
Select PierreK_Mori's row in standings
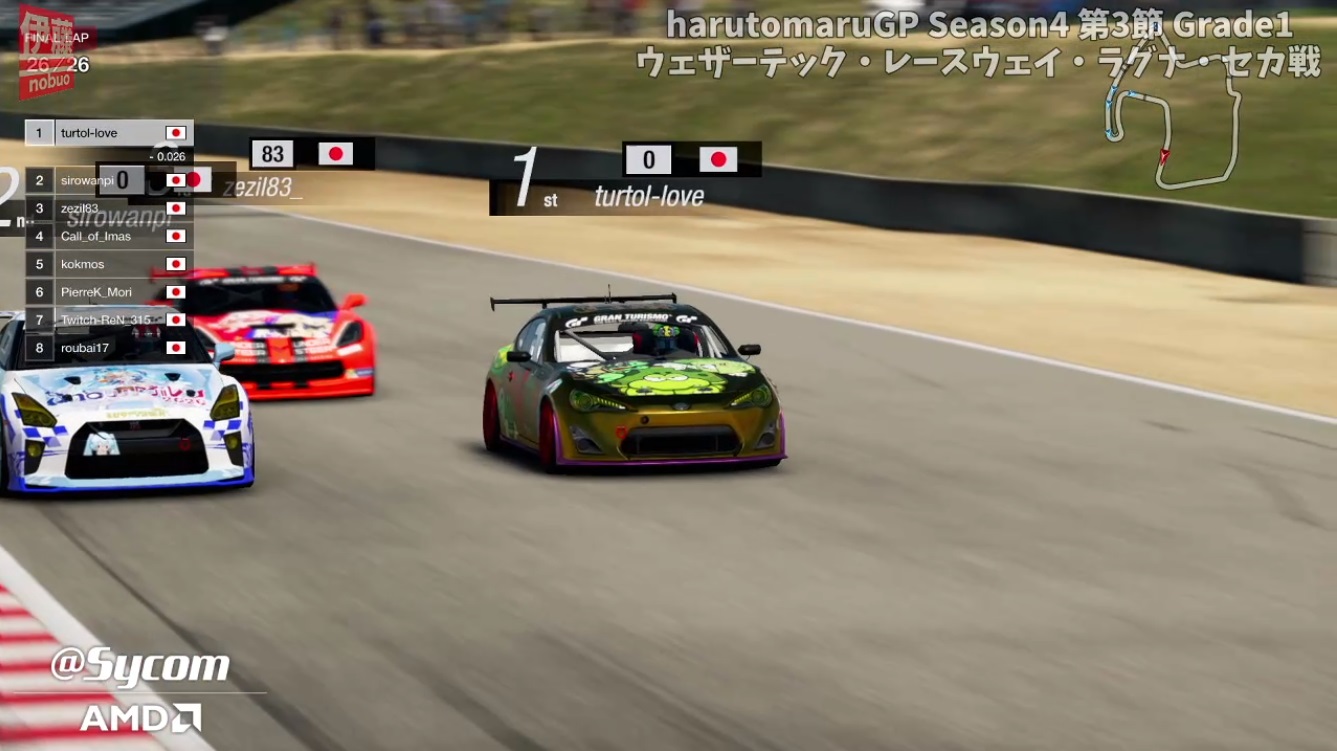109,292
